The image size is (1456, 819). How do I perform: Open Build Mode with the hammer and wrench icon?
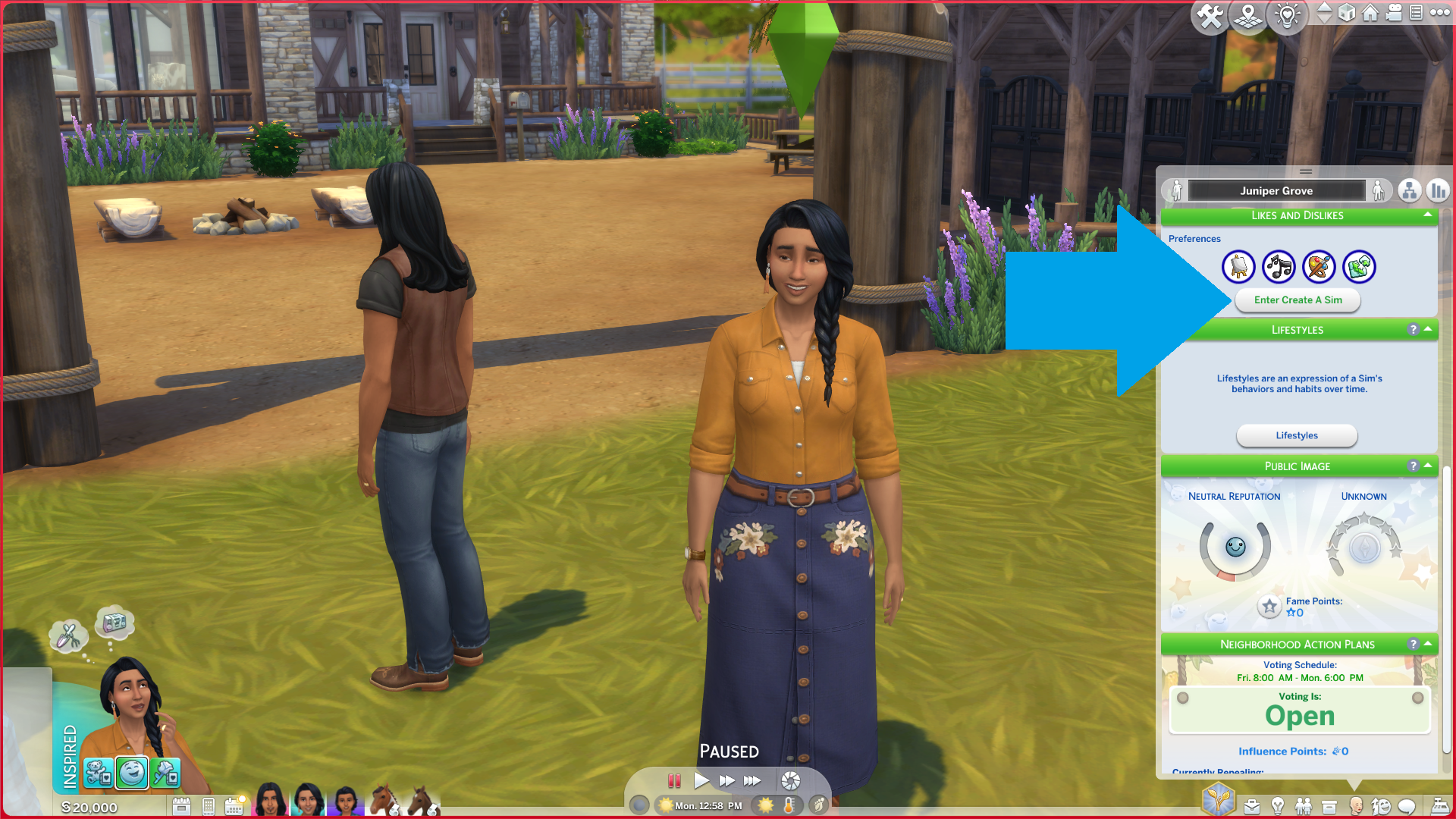[1210, 16]
